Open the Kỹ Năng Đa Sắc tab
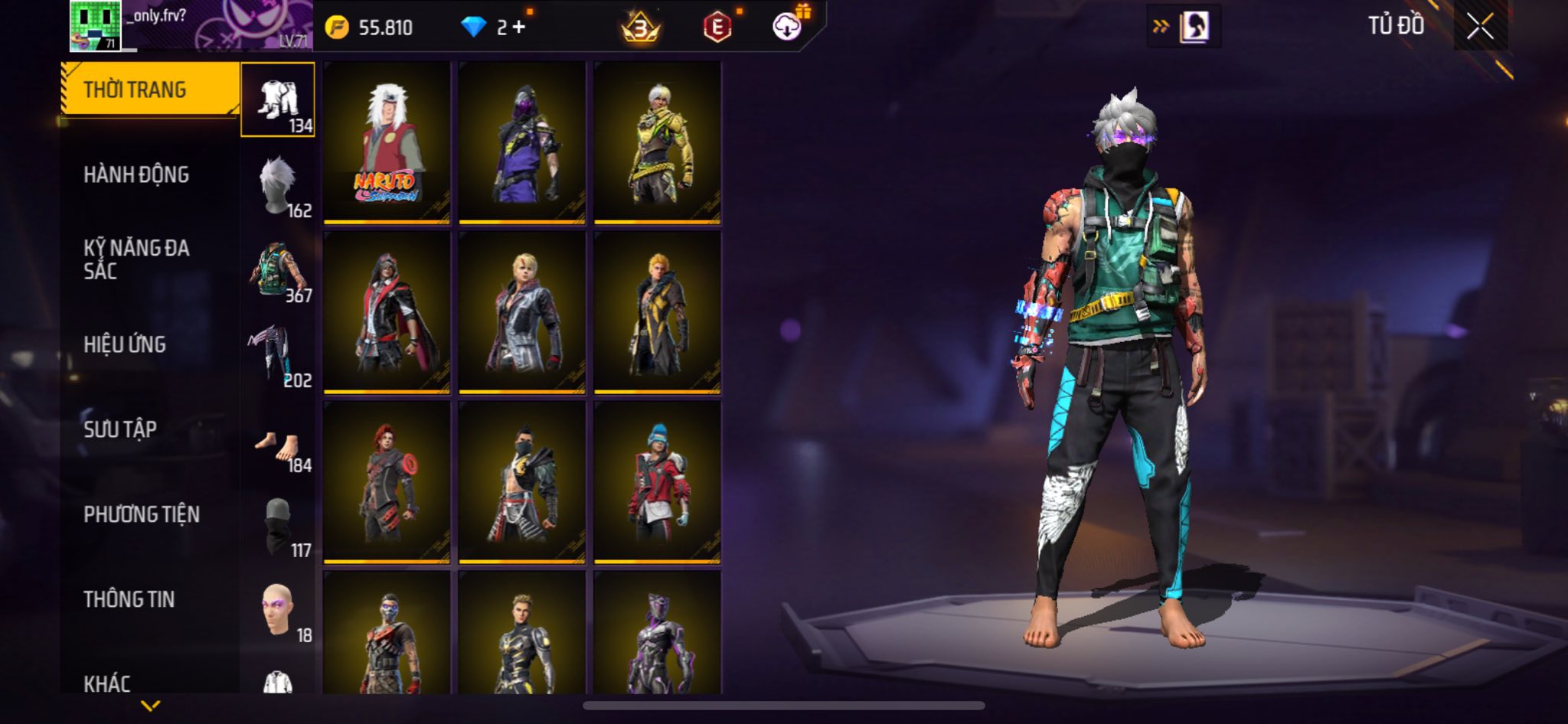 point(136,259)
